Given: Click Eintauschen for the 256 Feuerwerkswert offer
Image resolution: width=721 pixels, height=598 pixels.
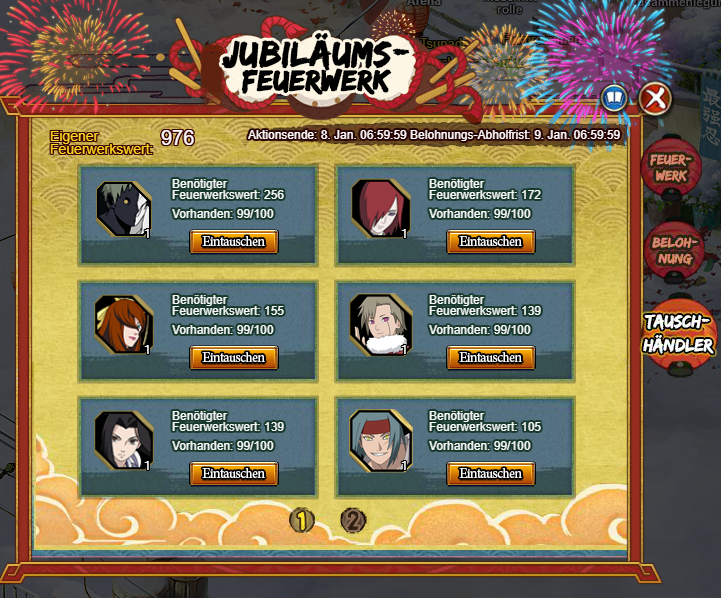Looking at the screenshot, I should [x=234, y=241].
